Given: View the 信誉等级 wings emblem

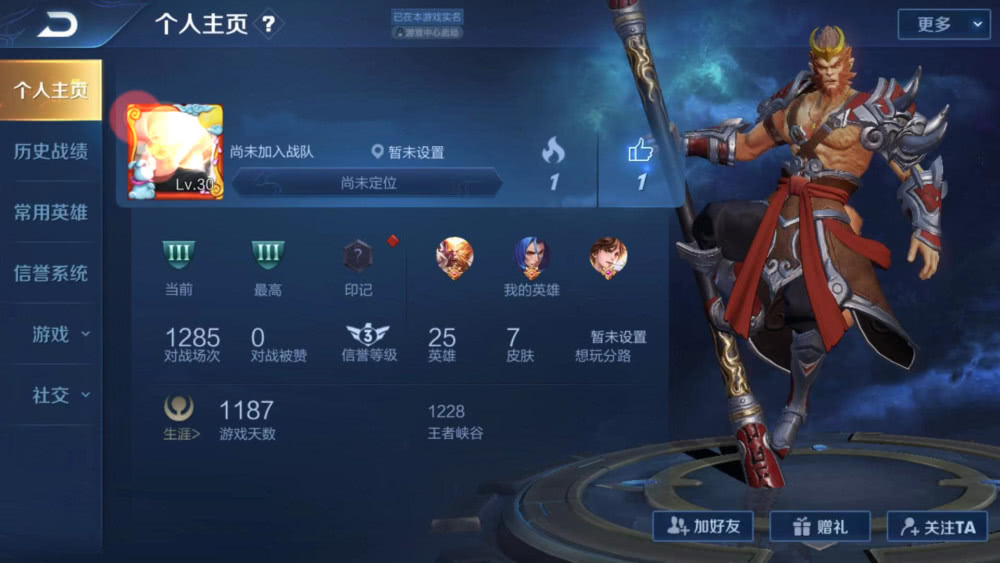Looking at the screenshot, I should click(368, 336).
